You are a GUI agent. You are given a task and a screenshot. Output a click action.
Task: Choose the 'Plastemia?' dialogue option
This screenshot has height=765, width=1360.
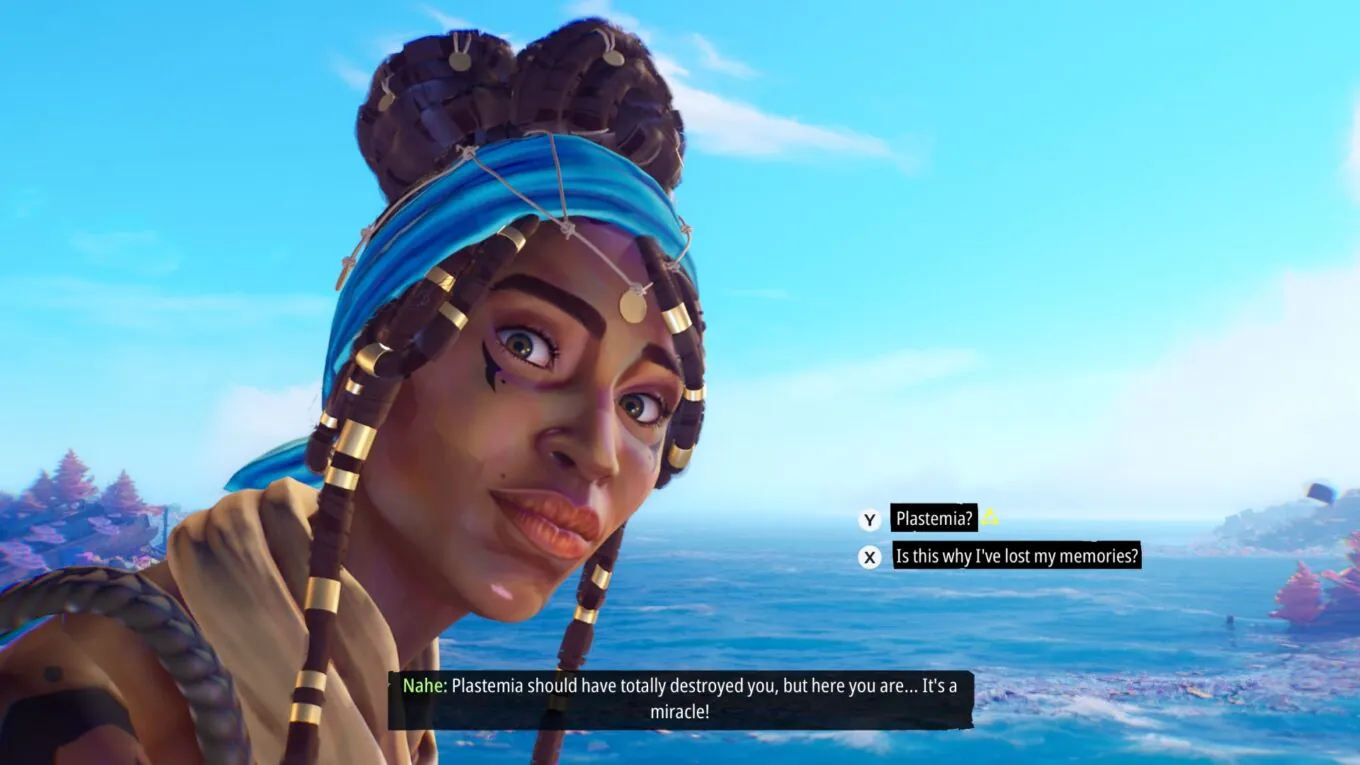[933, 518]
